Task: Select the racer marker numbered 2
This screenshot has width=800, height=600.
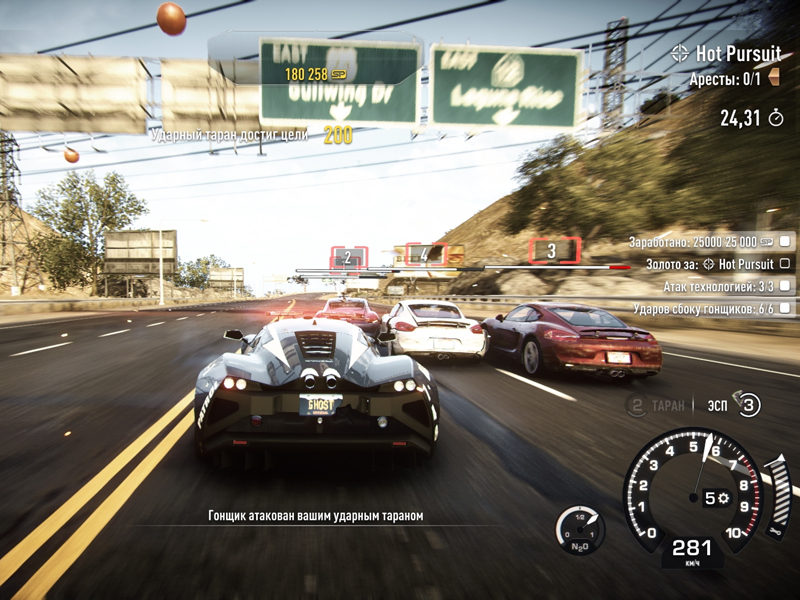Action: point(348,258)
